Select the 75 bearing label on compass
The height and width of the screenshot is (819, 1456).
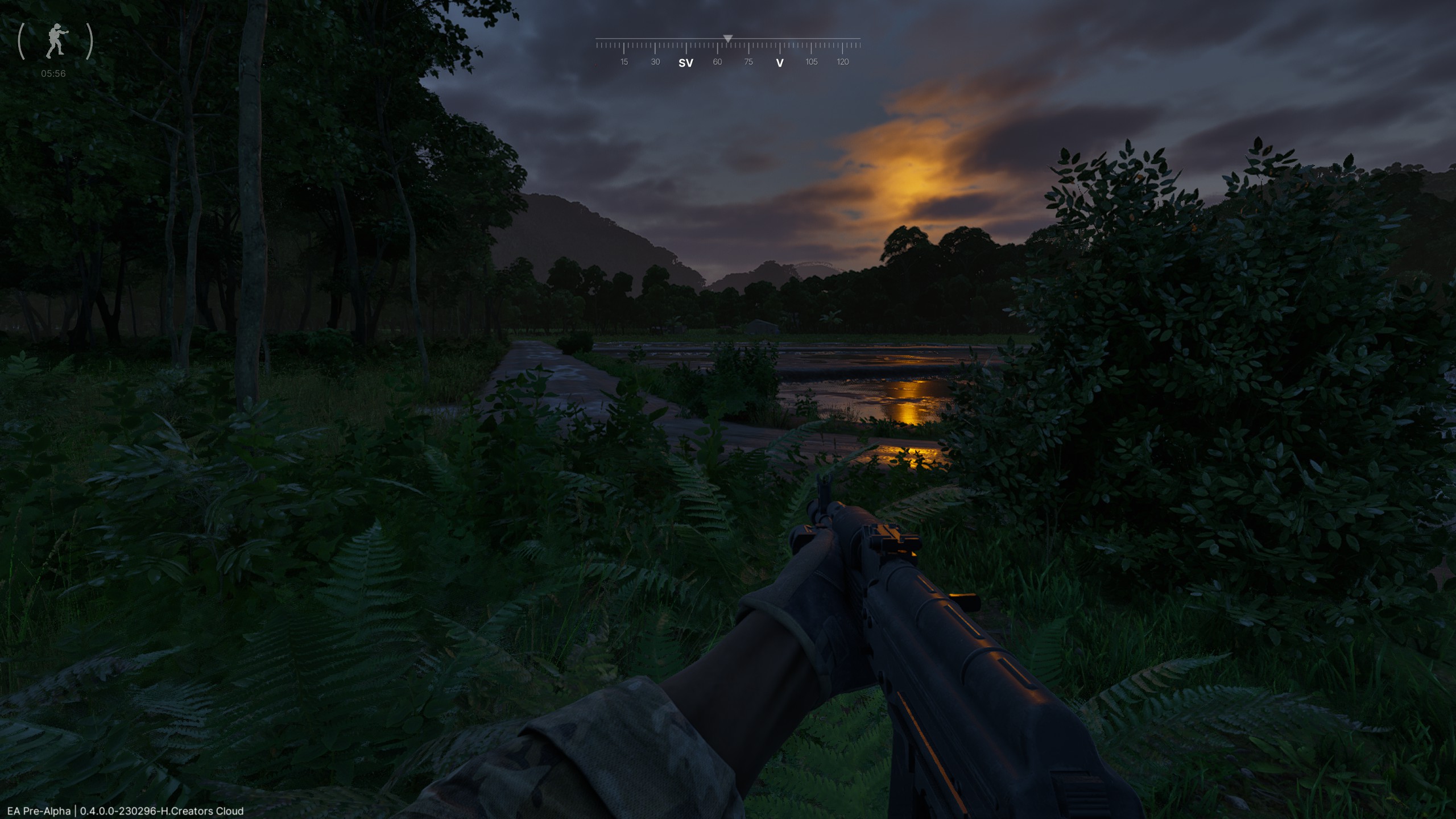tap(748, 61)
